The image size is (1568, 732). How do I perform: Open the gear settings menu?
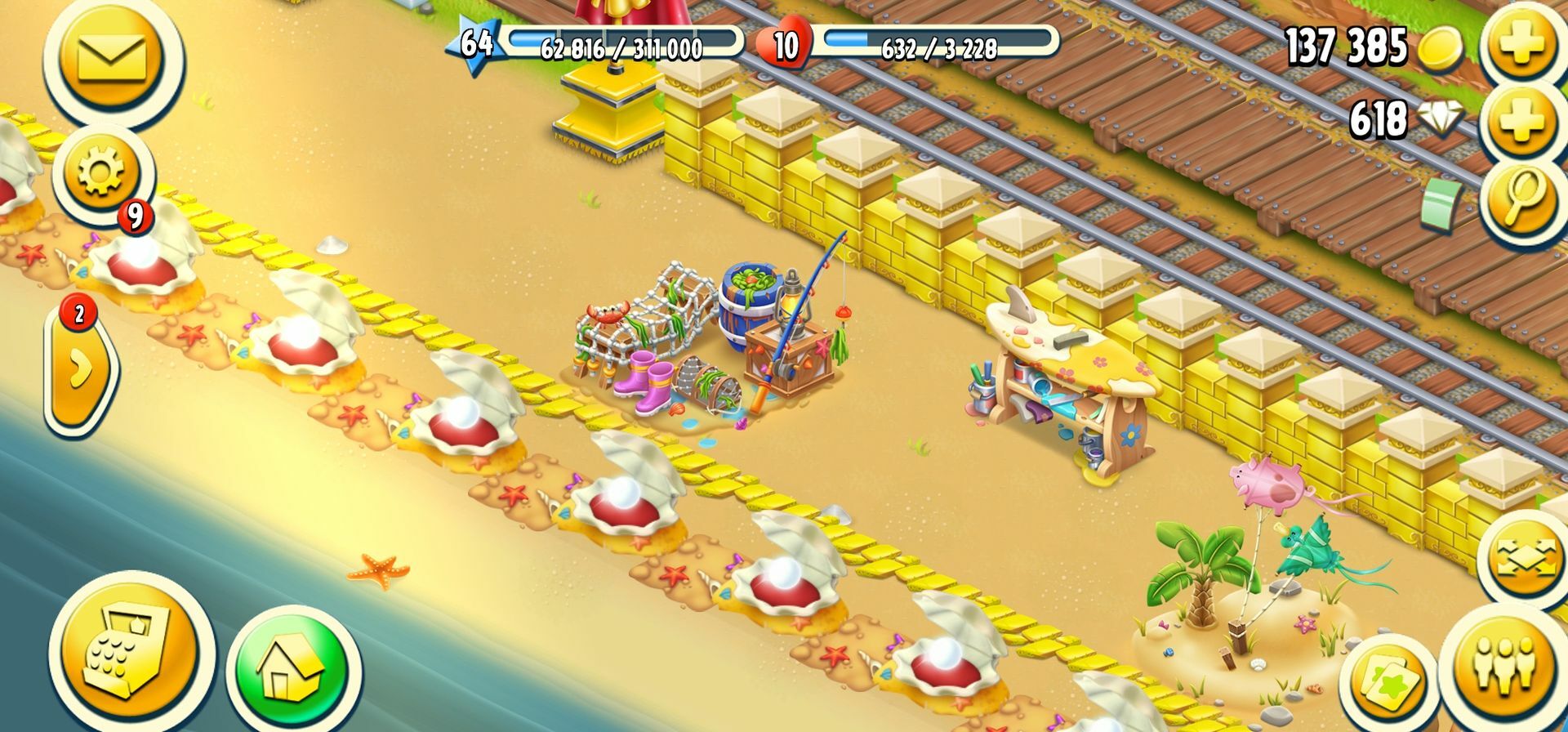click(101, 173)
